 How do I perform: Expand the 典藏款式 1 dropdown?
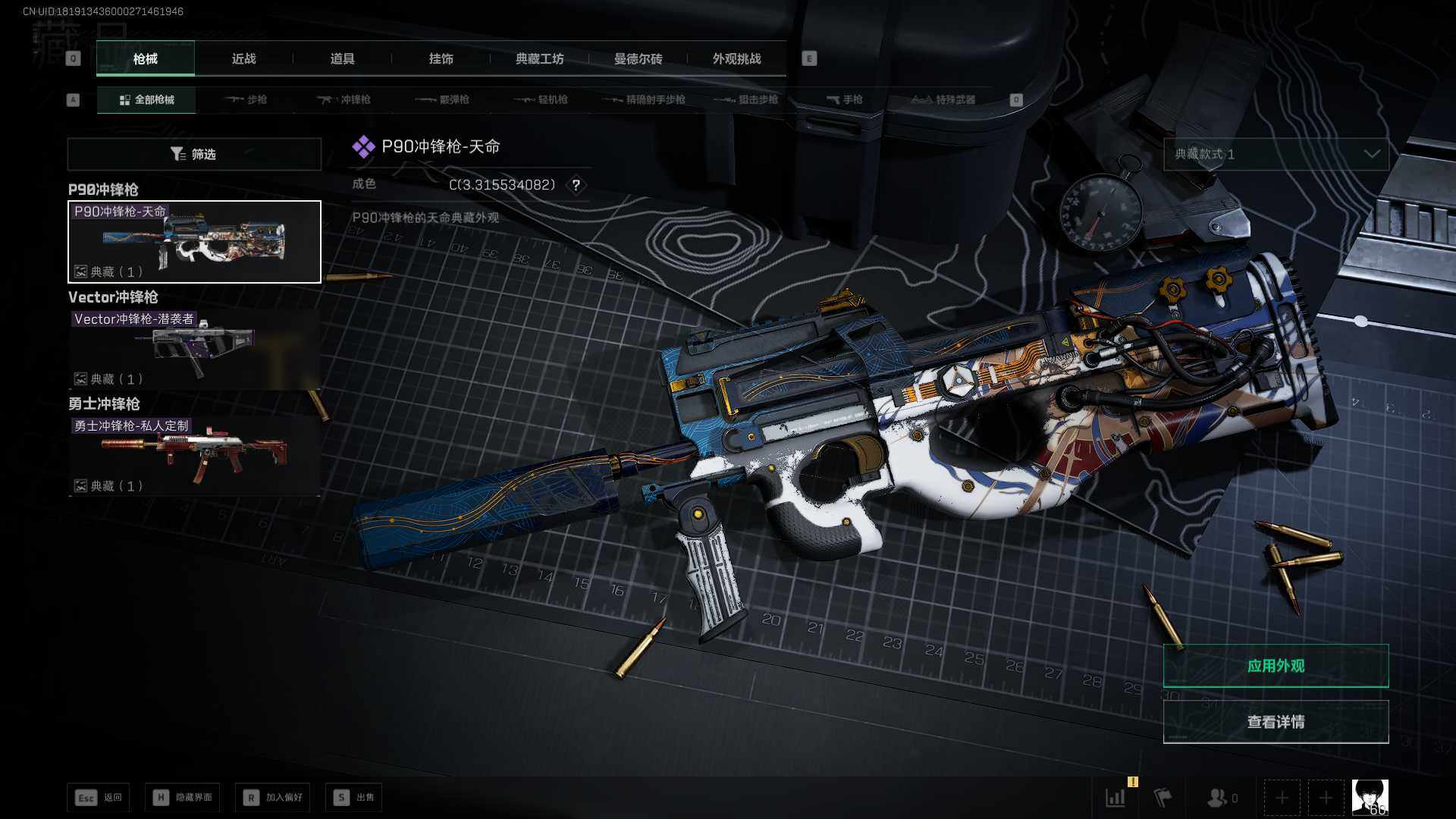1276,155
